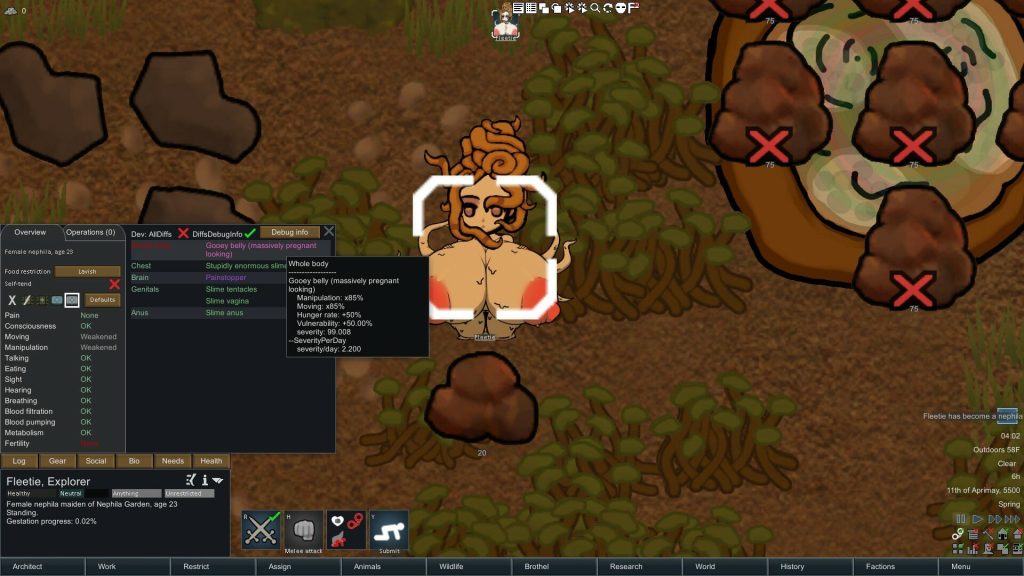The height and width of the screenshot is (576, 1024).
Task: Open the Factions menu
Action: click(880, 566)
